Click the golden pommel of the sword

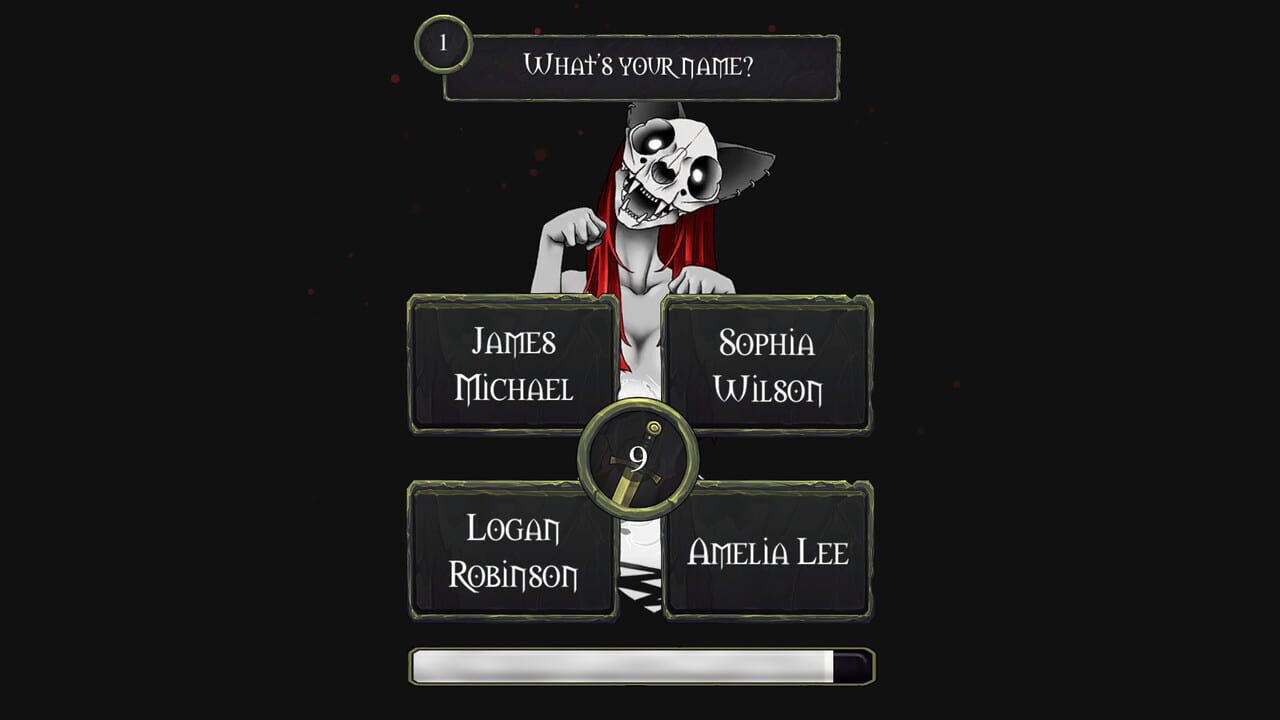655,430
